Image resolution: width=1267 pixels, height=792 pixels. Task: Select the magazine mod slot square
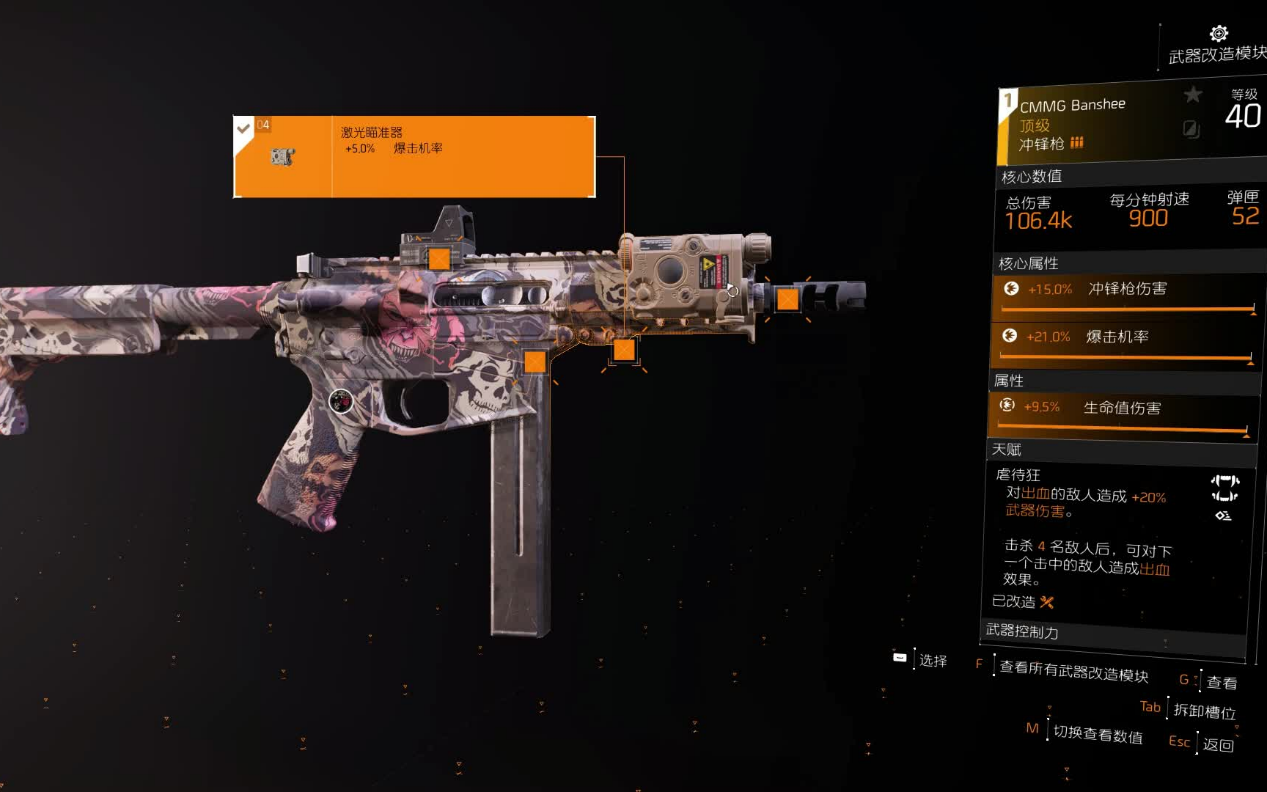pyautogui.click(x=535, y=361)
